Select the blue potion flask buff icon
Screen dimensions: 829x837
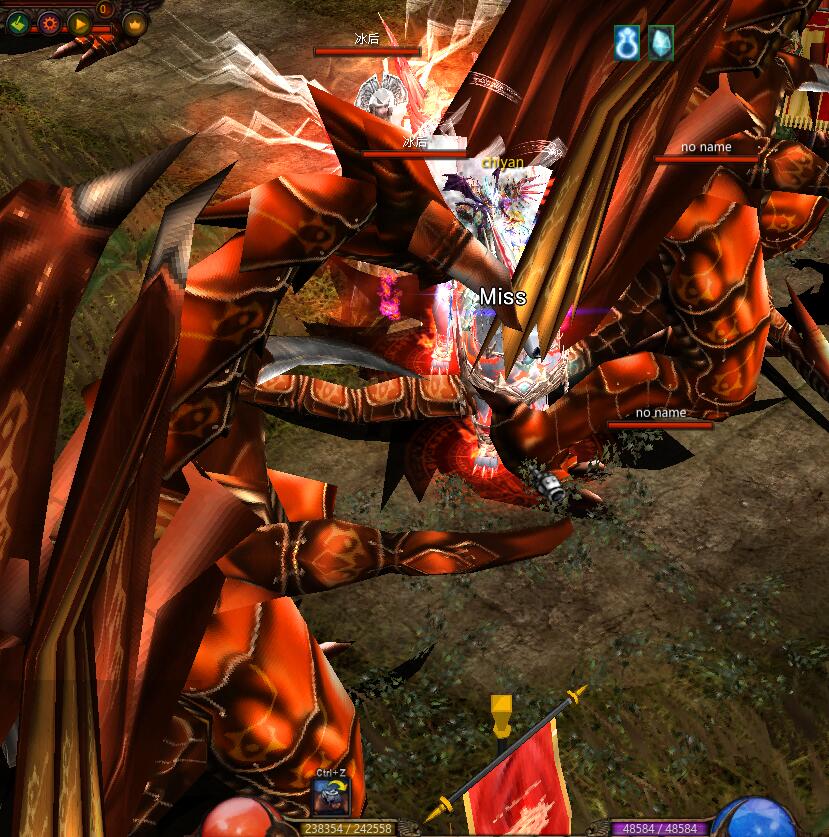[627, 43]
